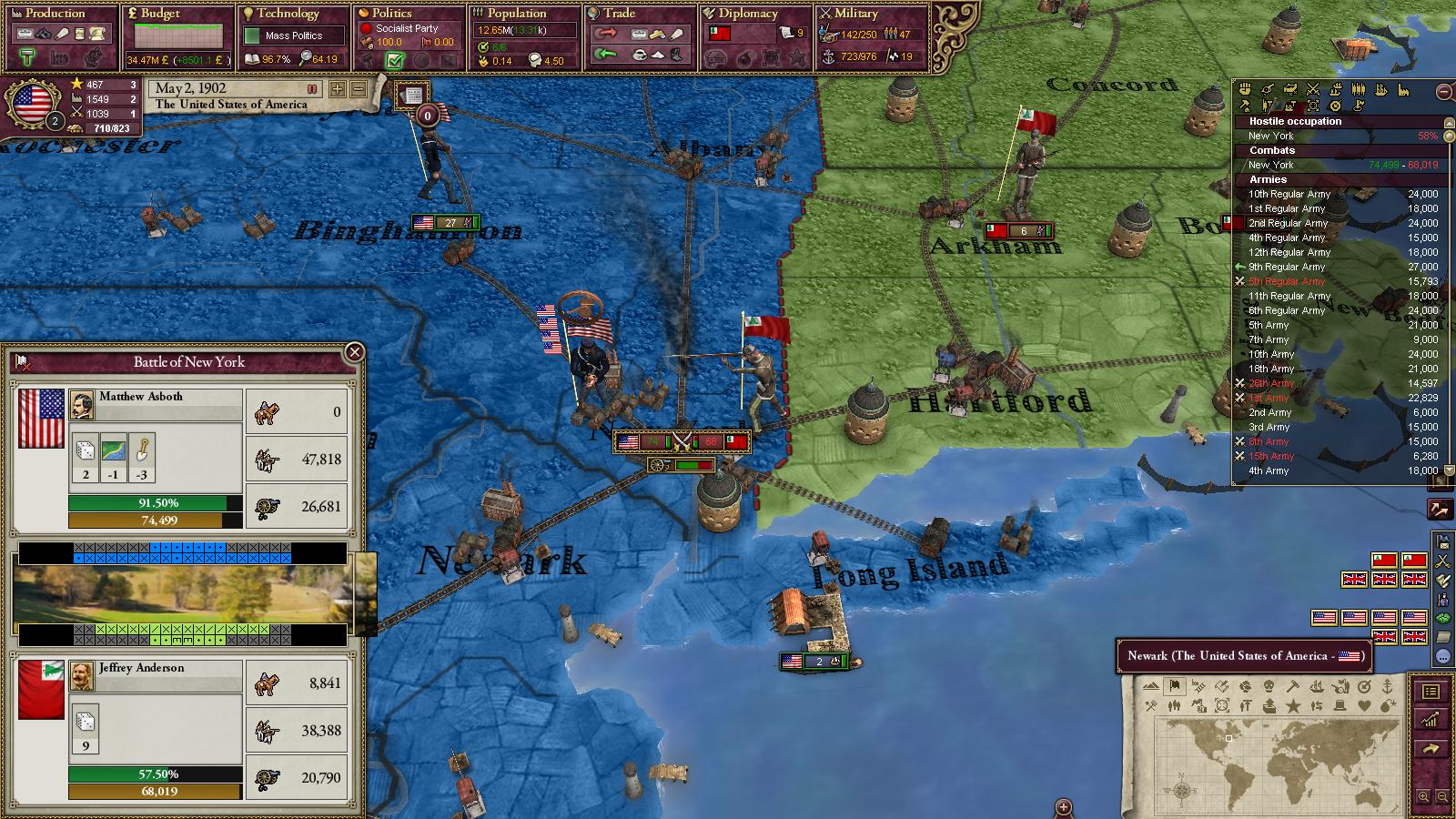Close the Battle of New York panel
This screenshot has height=819, width=1456.
pos(355,352)
